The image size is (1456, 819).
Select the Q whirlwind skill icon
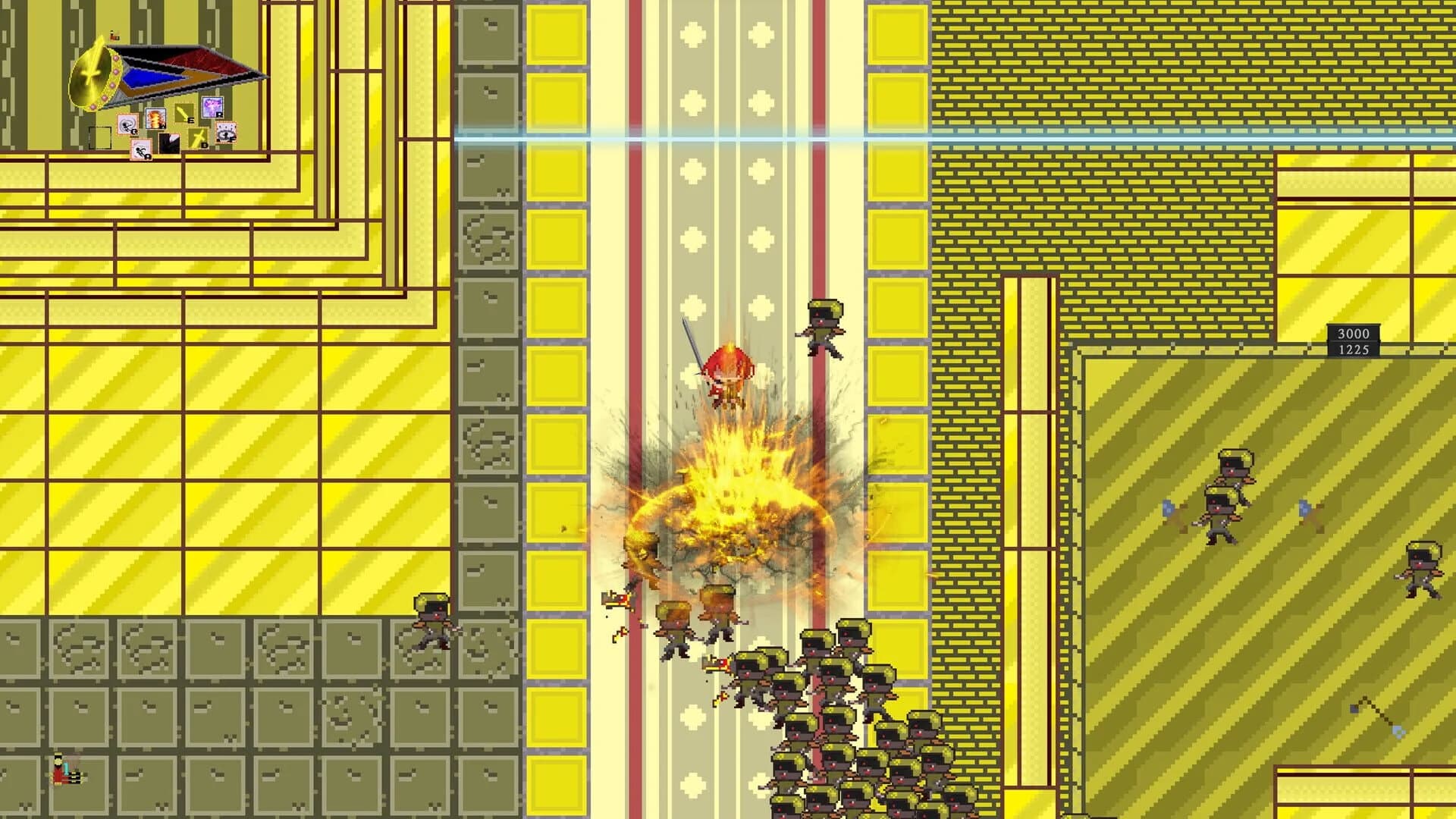128,124
